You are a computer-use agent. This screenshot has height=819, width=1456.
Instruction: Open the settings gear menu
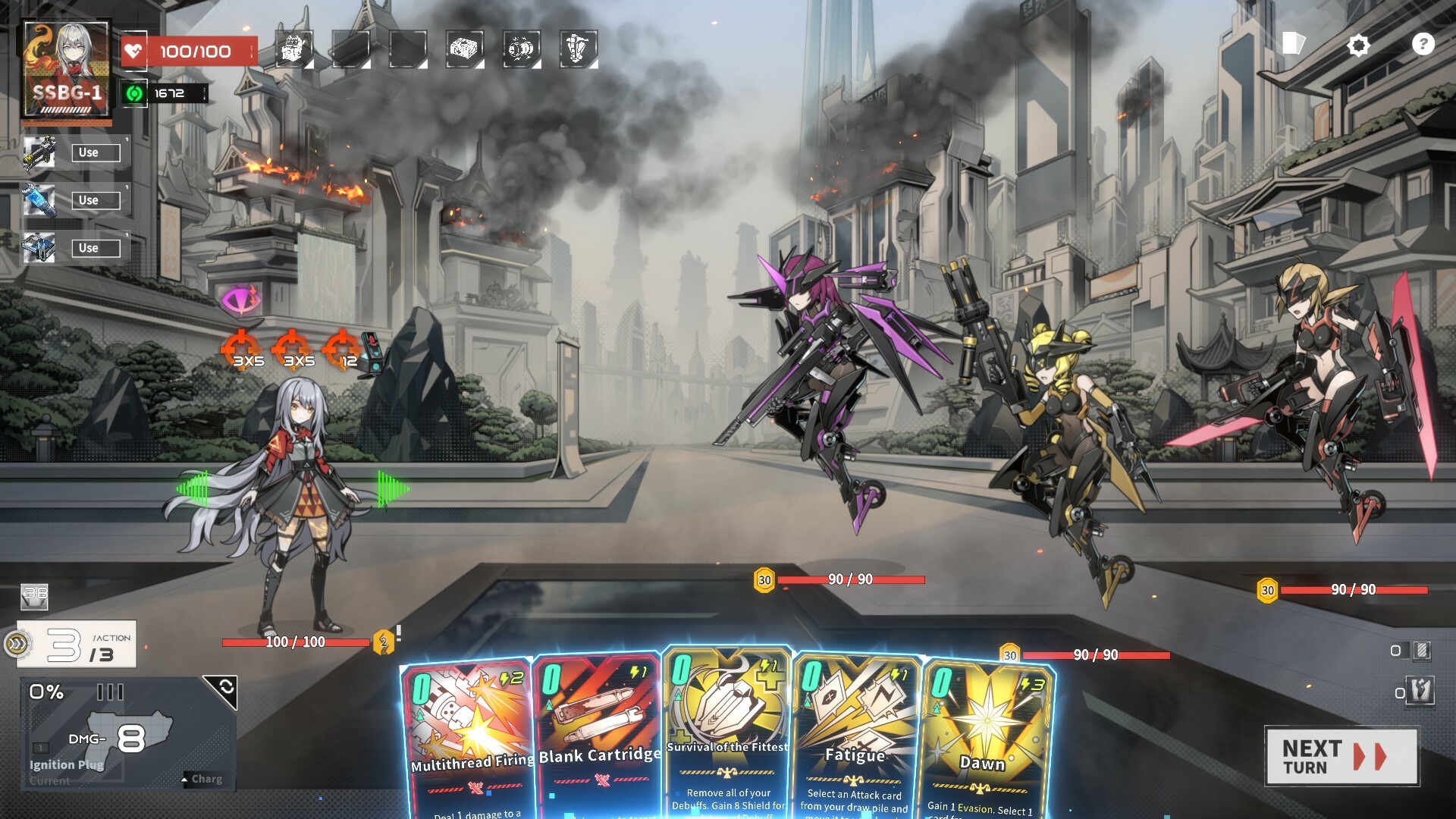(1358, 45)
